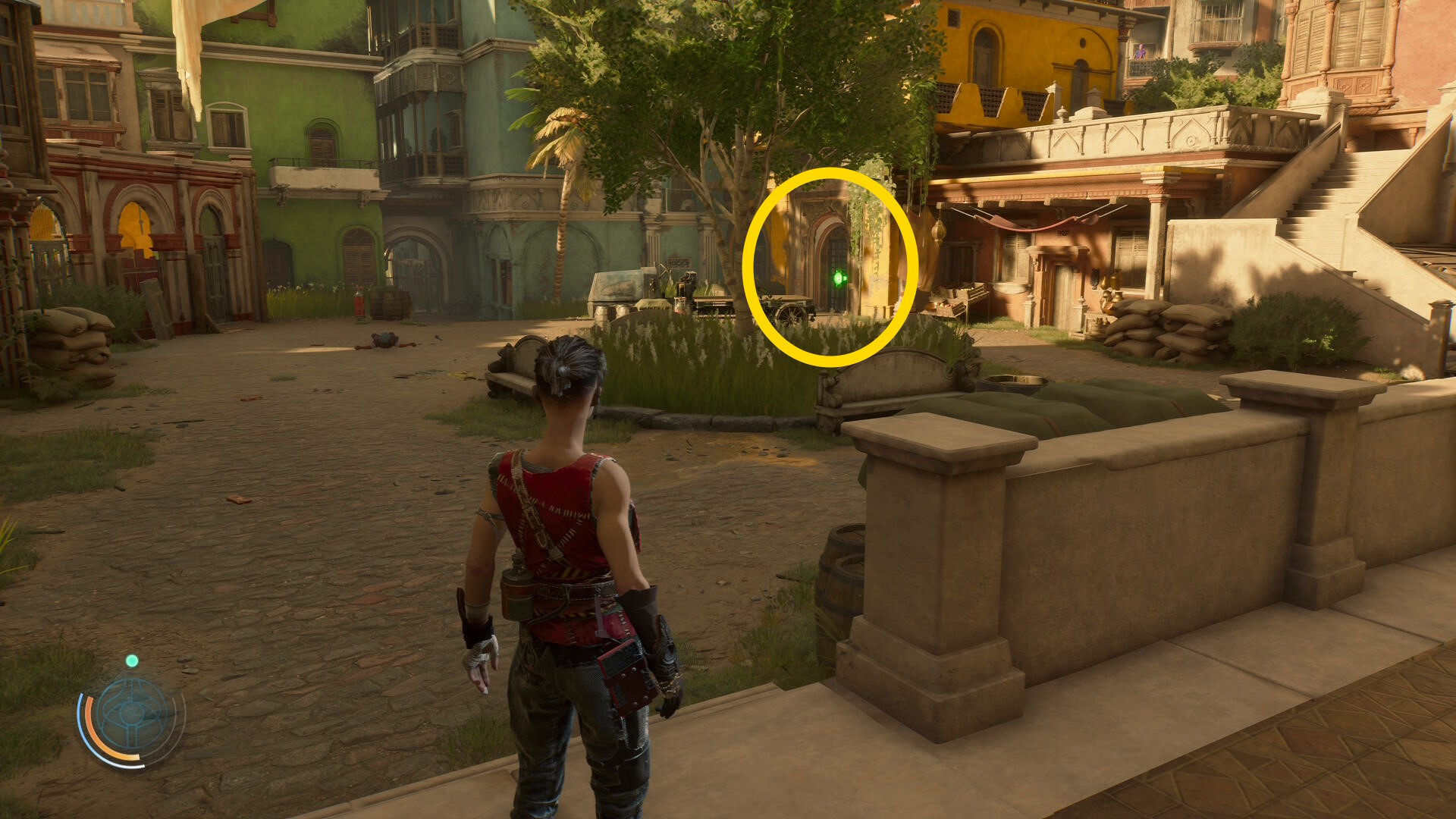The width and height of the screenshot is (1456, 819).
Task: Click the glowing green waypoint marker
Action: [838, 279]
